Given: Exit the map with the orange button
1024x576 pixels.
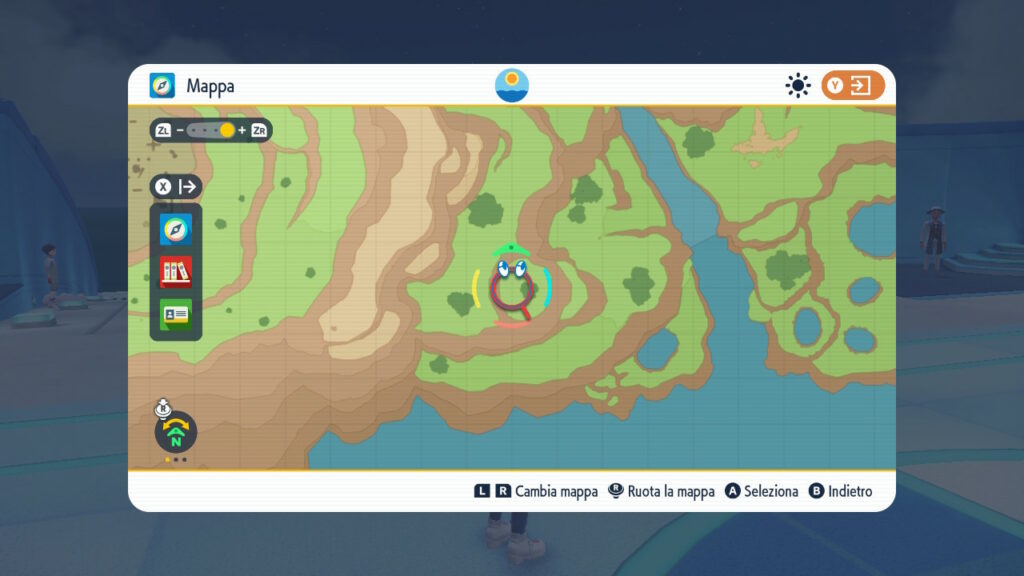Looking at the screenshot, I should click(853, 86).
